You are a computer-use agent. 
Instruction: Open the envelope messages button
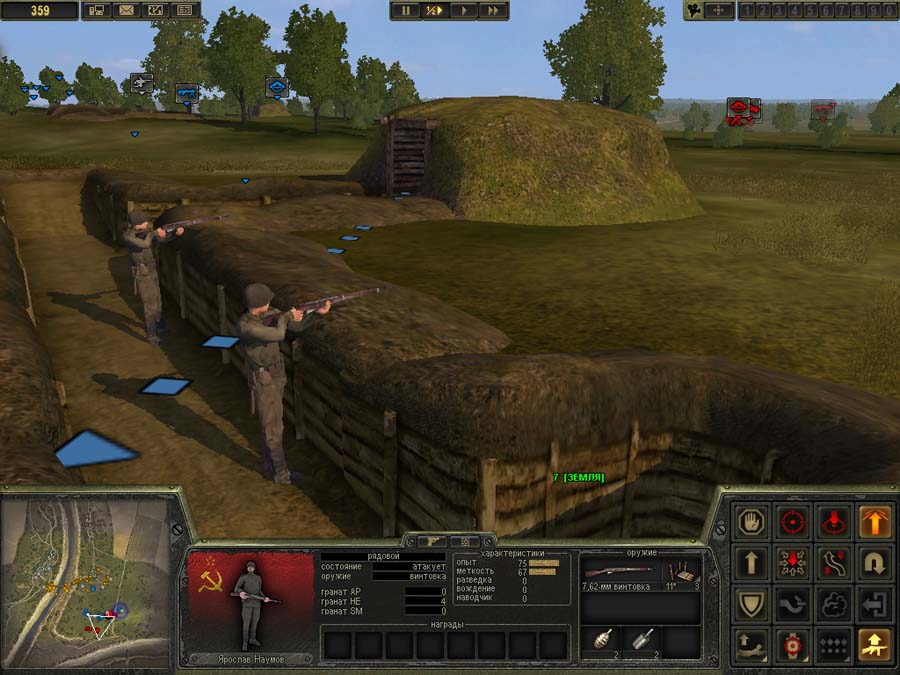coord(126,11)
